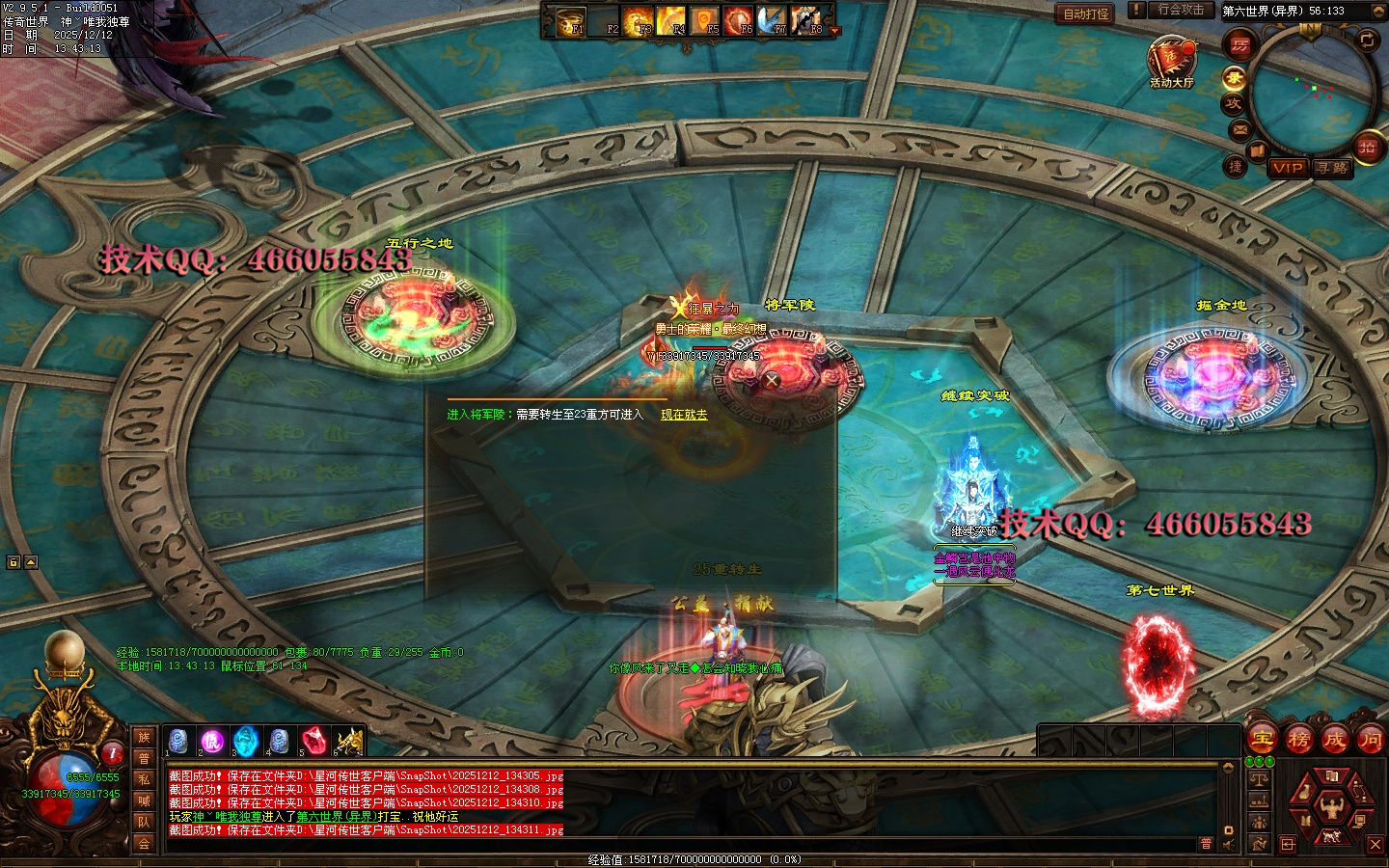Activate the 寻路 pathfinding button
The image size is (1389, 868).
coord(1332,168)
